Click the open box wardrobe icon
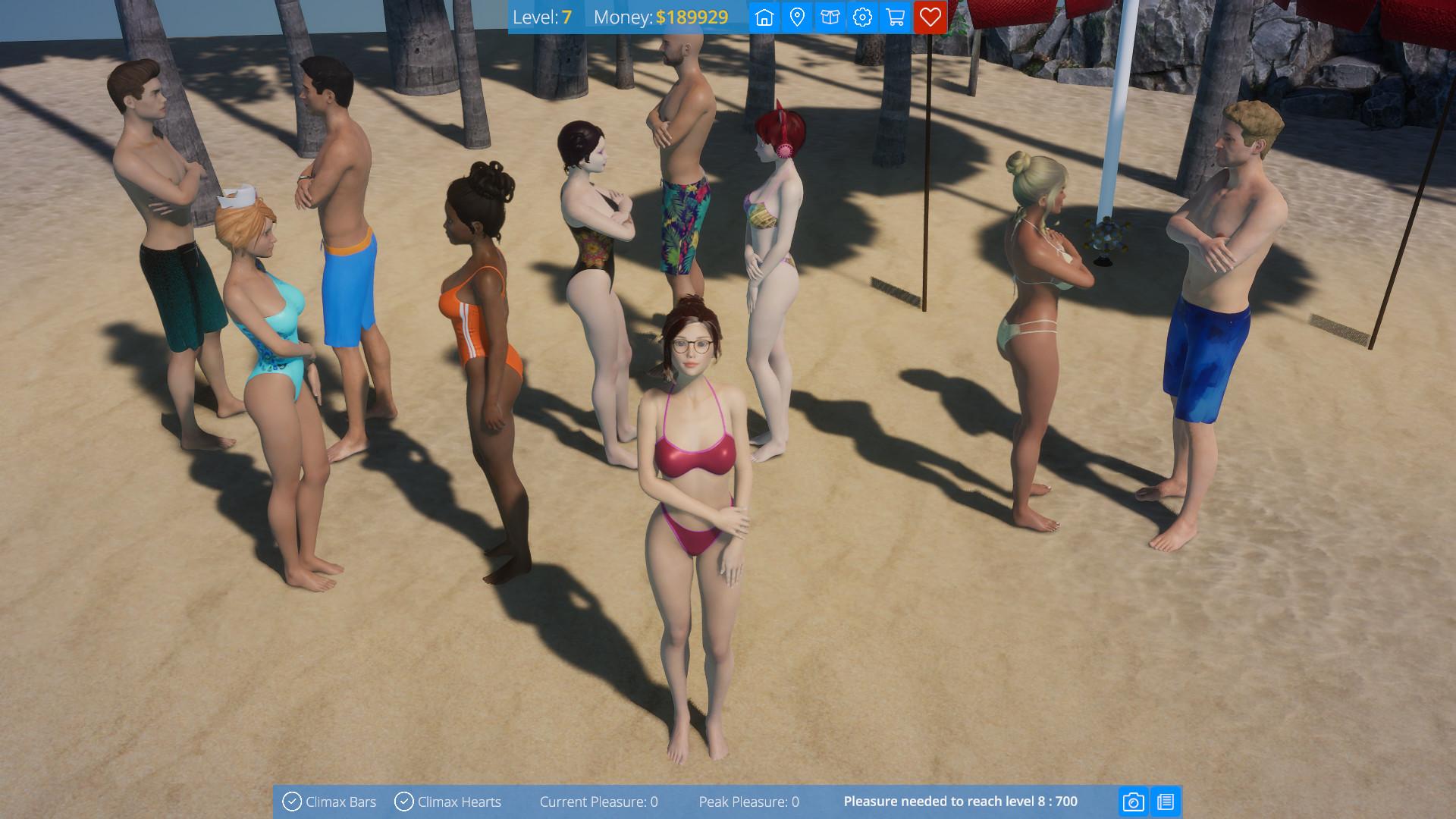This screenshot has height=819, width=1456. pos(830,17)
